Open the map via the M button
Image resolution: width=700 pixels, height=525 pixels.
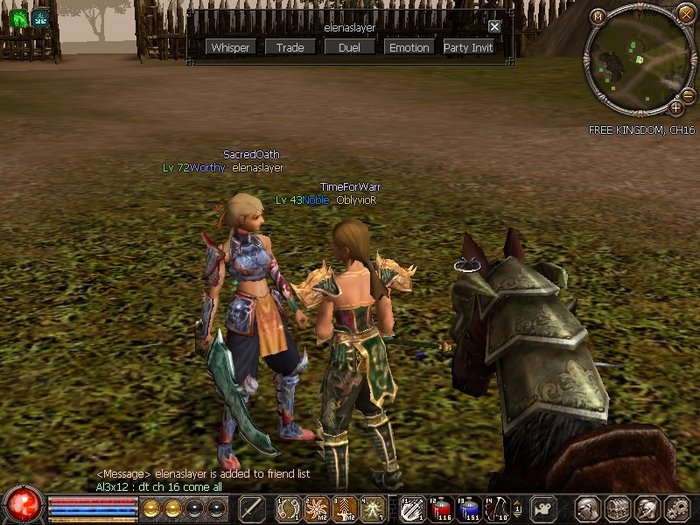pos(598,17)
